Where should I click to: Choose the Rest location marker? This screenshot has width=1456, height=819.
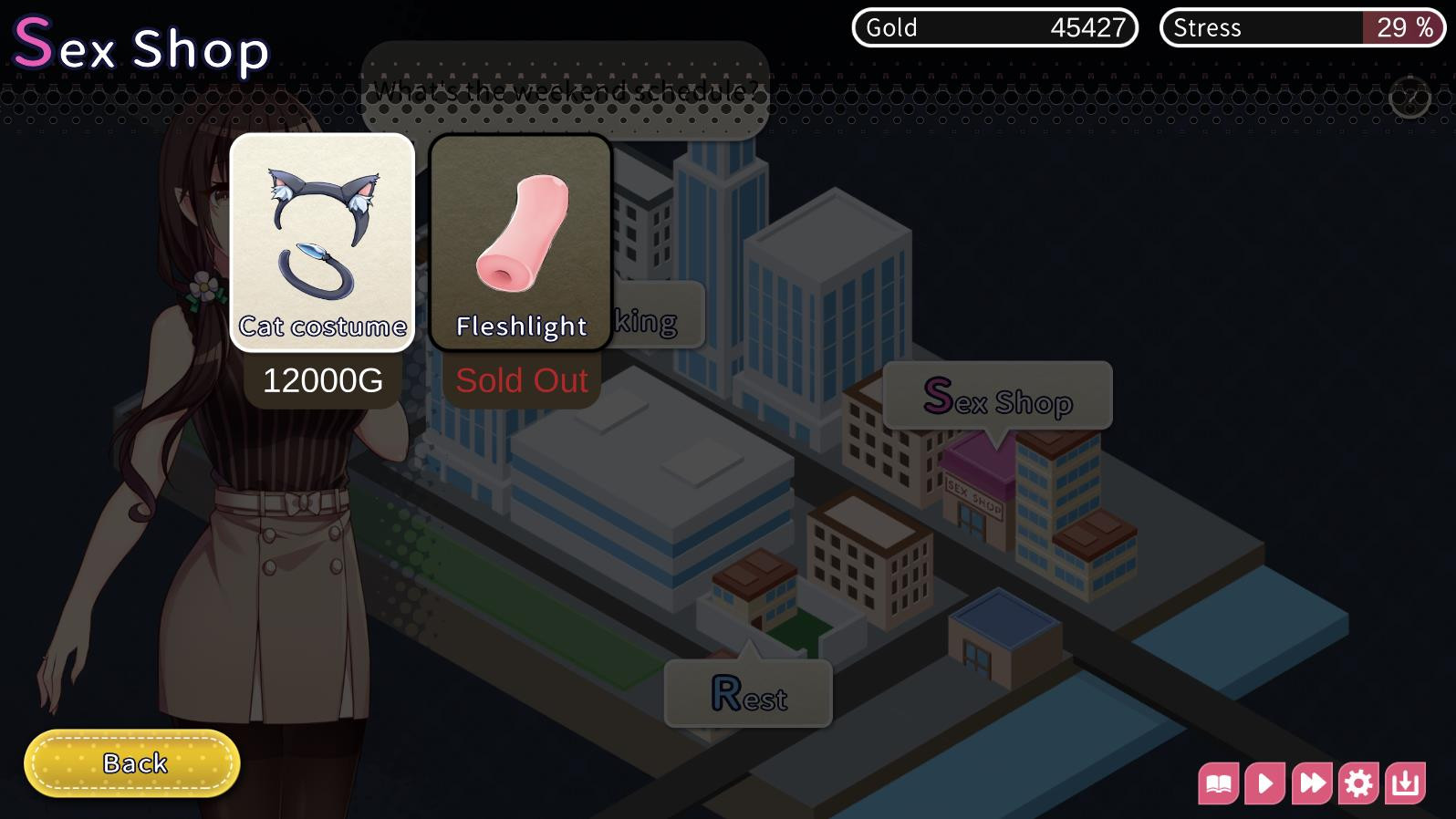click(748, 695)
